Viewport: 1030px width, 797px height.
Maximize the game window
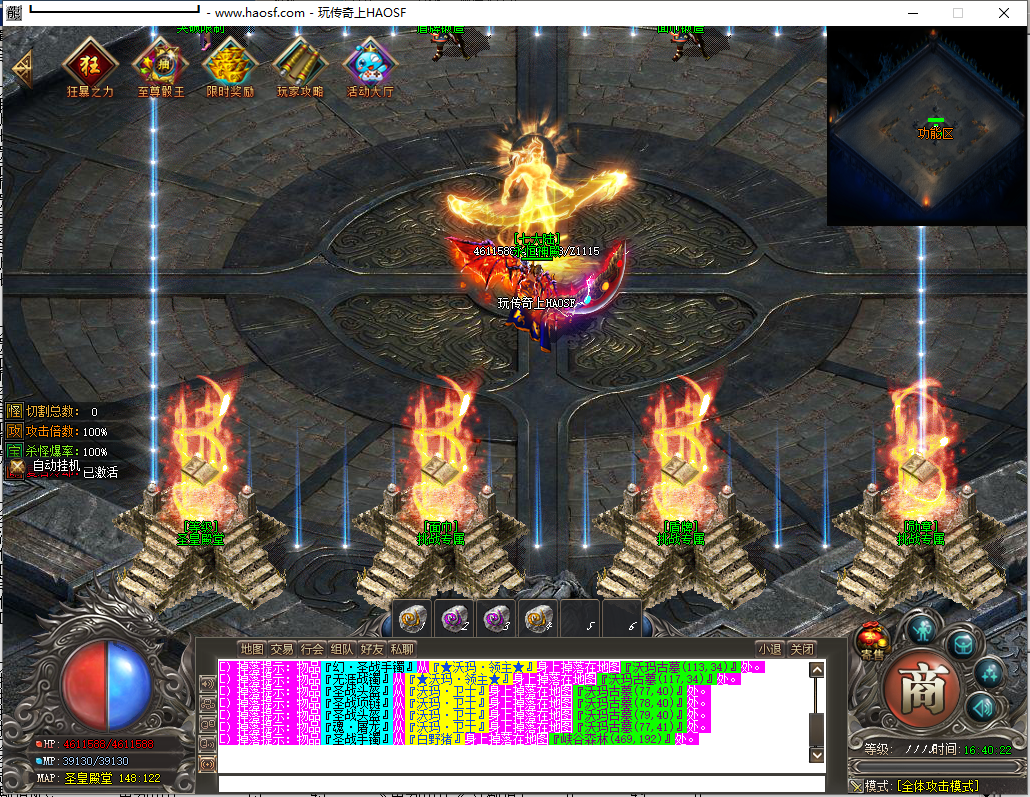[x=957, y=13]
